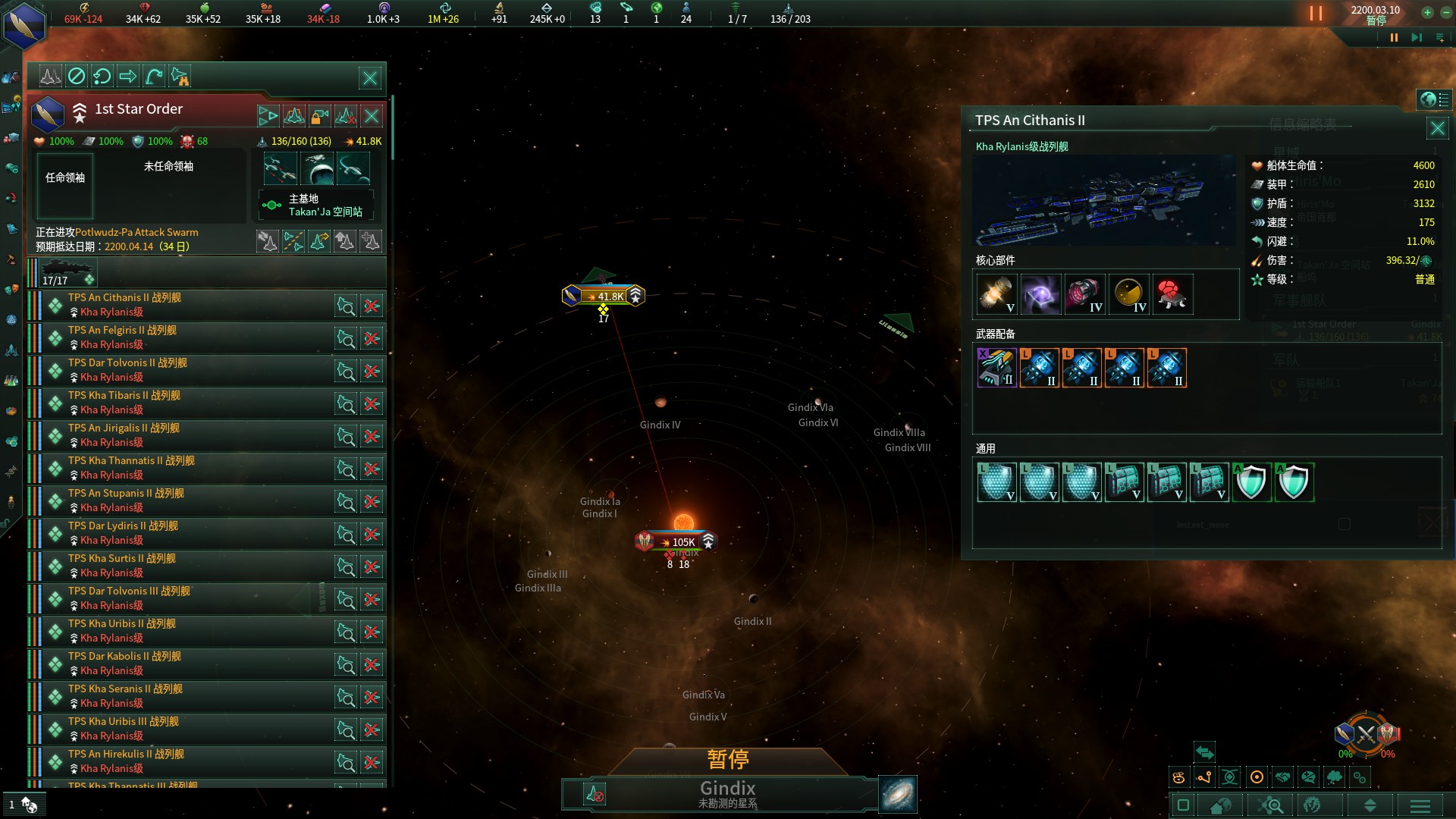Open the empire emblem in the top-left corner

pos(24,26)
